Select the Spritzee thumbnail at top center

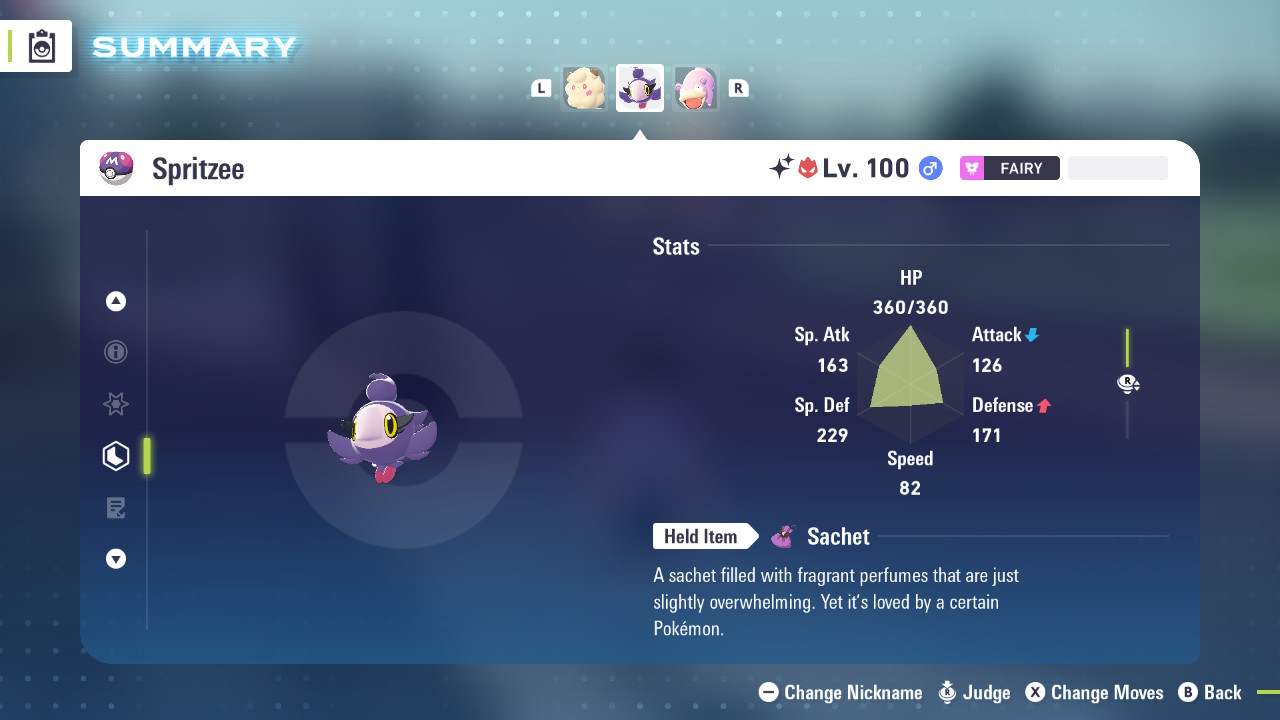(639, 87)
